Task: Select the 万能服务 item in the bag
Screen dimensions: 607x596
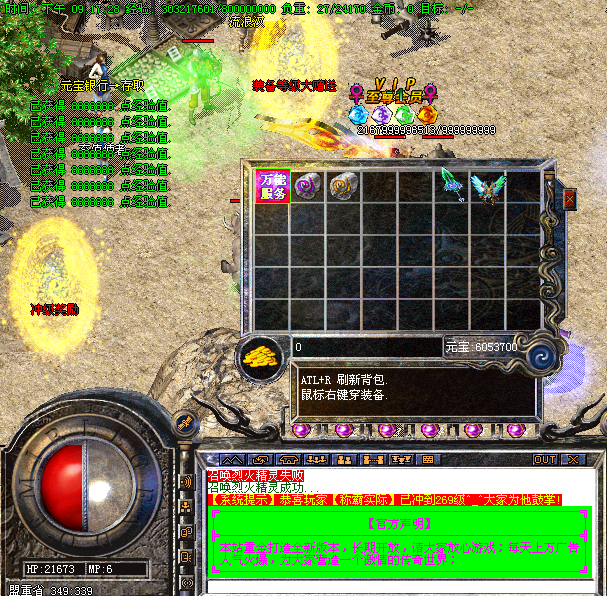Action: pos(273,187)
